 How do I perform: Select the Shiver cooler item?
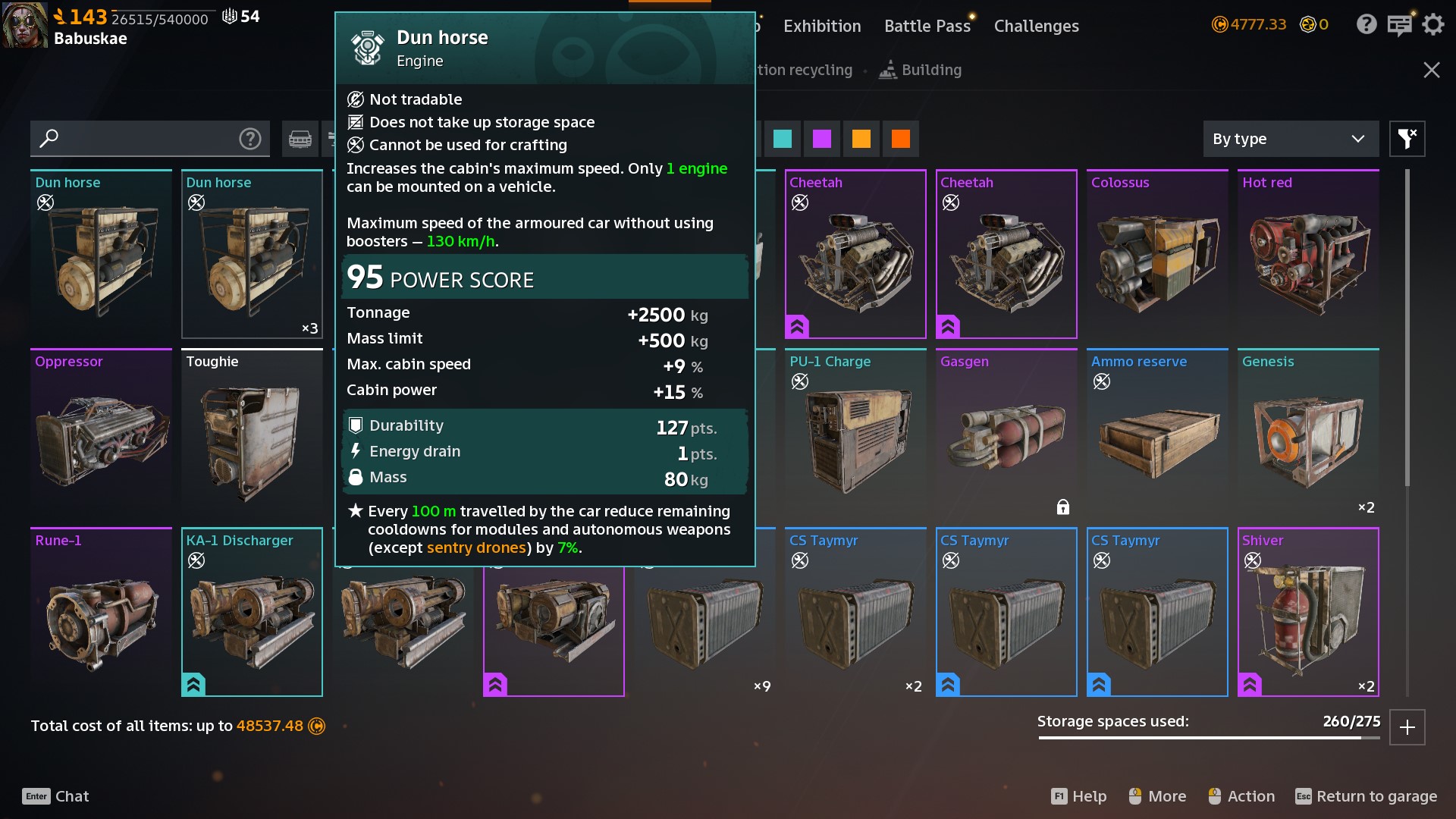tap(1308, 612)
